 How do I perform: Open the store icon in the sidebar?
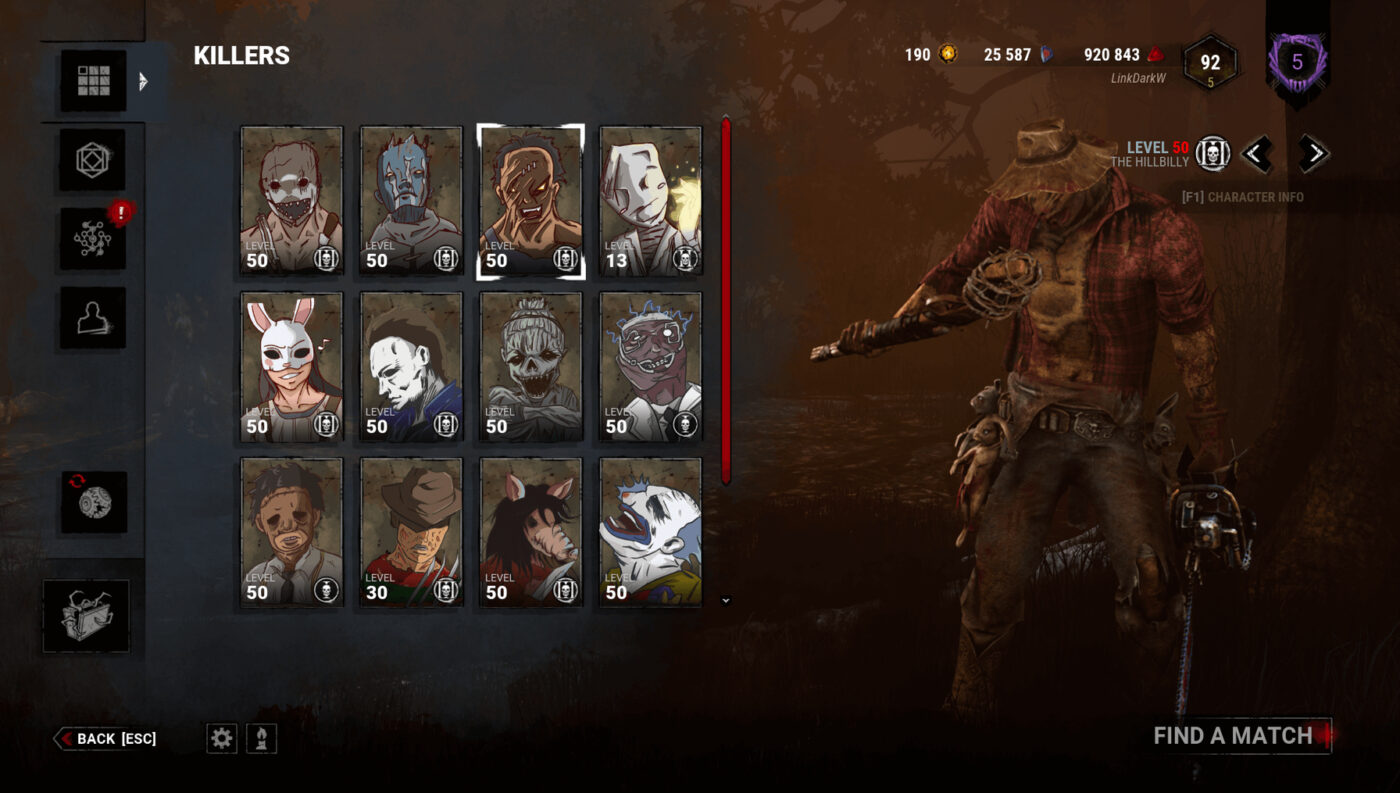[x=92, y=503]
